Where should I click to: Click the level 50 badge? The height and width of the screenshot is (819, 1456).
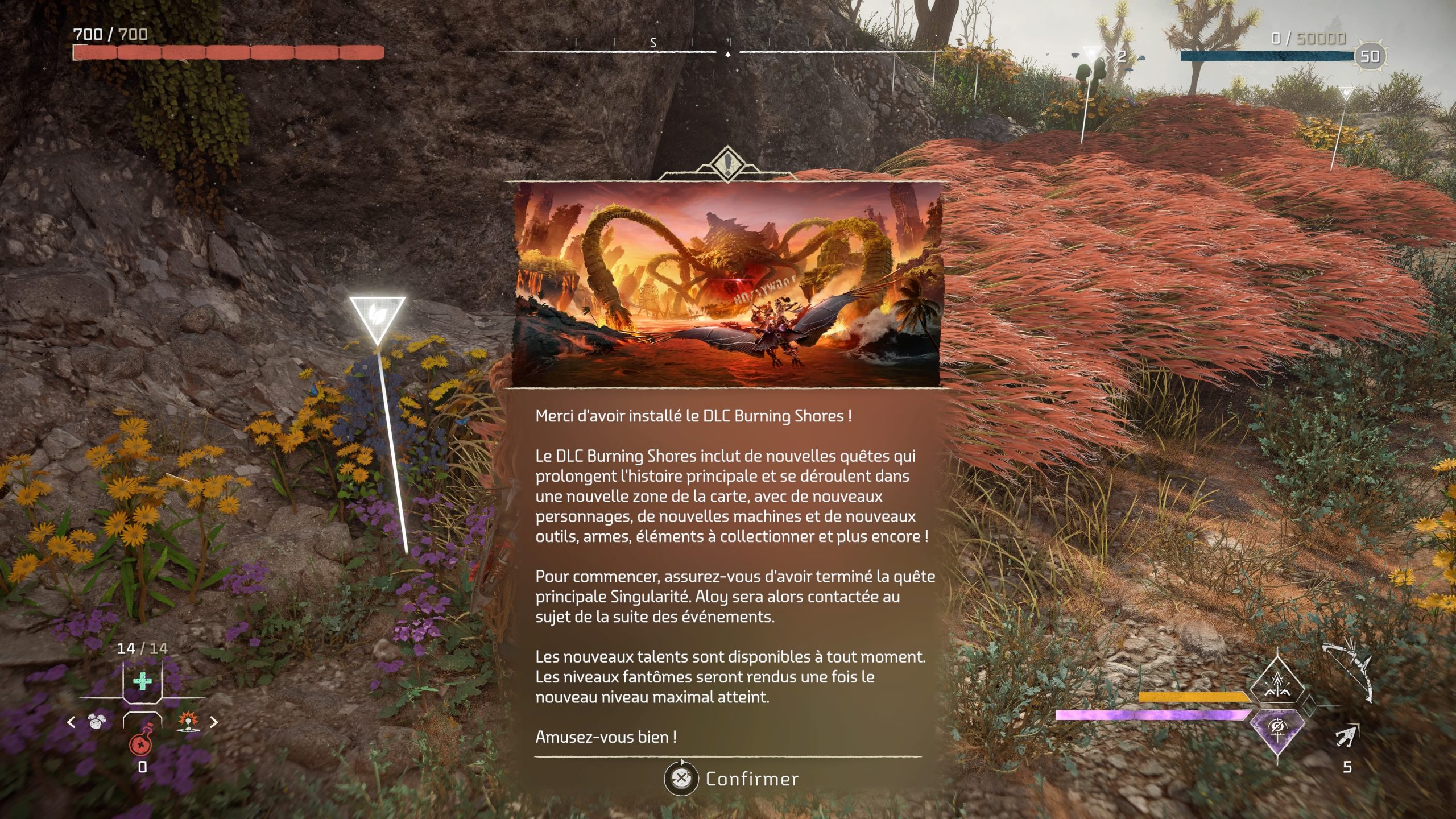pos(1370,56)
